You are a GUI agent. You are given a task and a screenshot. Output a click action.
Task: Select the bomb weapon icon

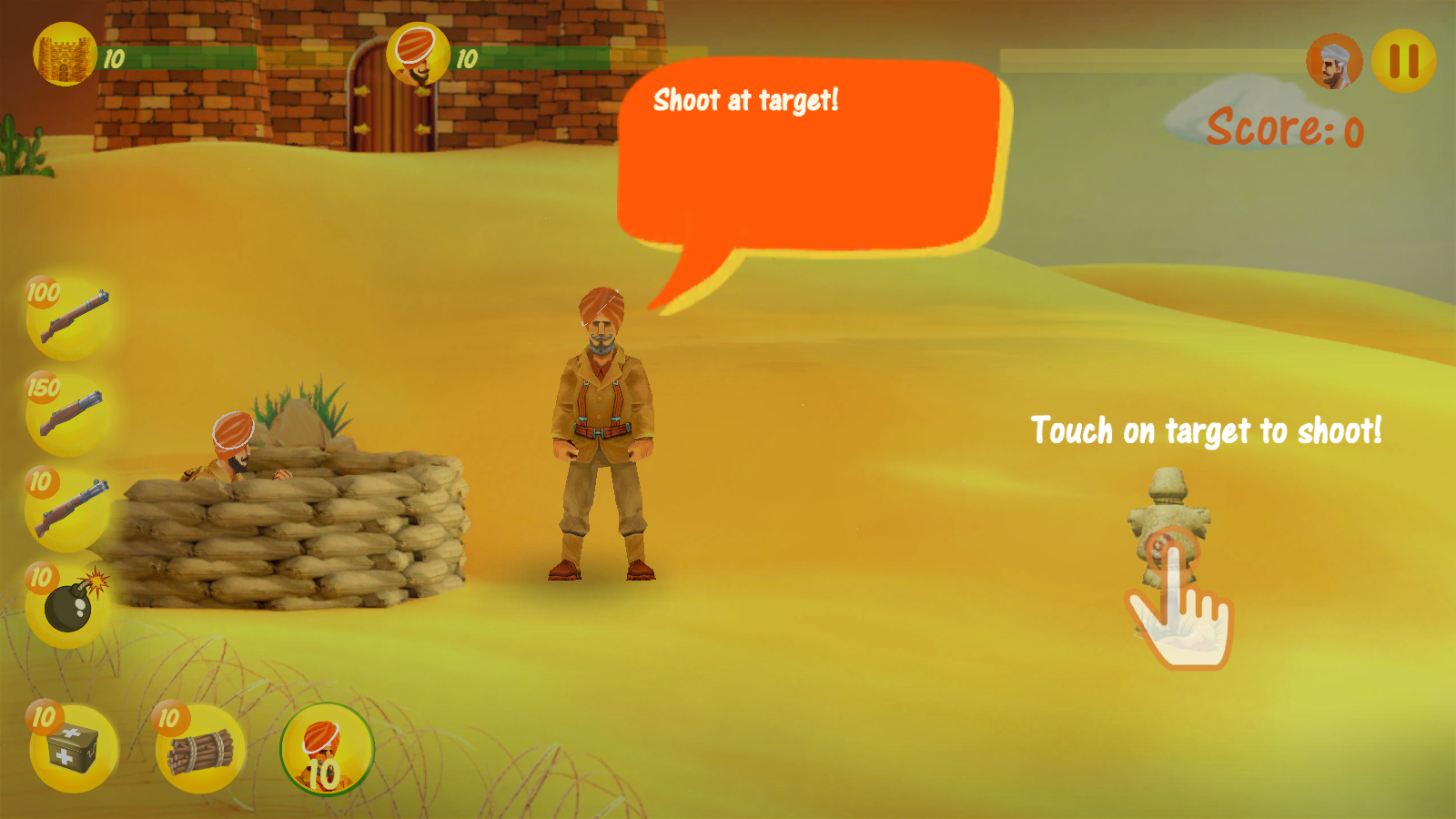click(69, 604)
